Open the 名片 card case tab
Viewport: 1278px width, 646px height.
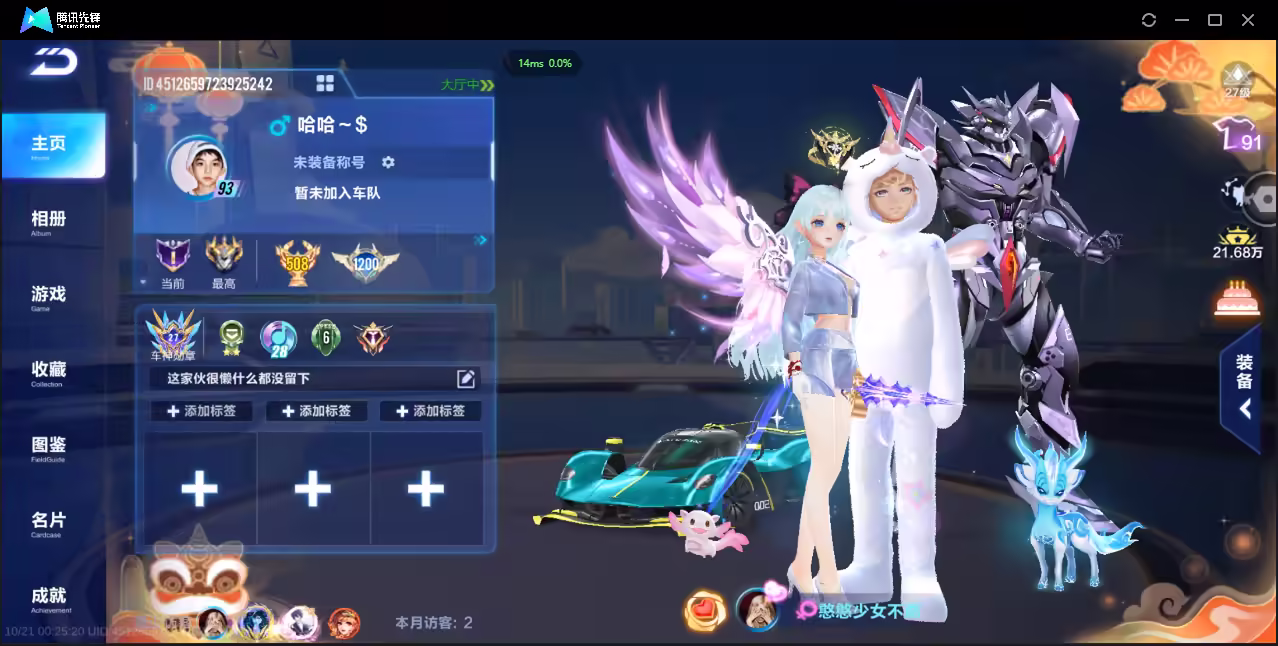[48, 522]
